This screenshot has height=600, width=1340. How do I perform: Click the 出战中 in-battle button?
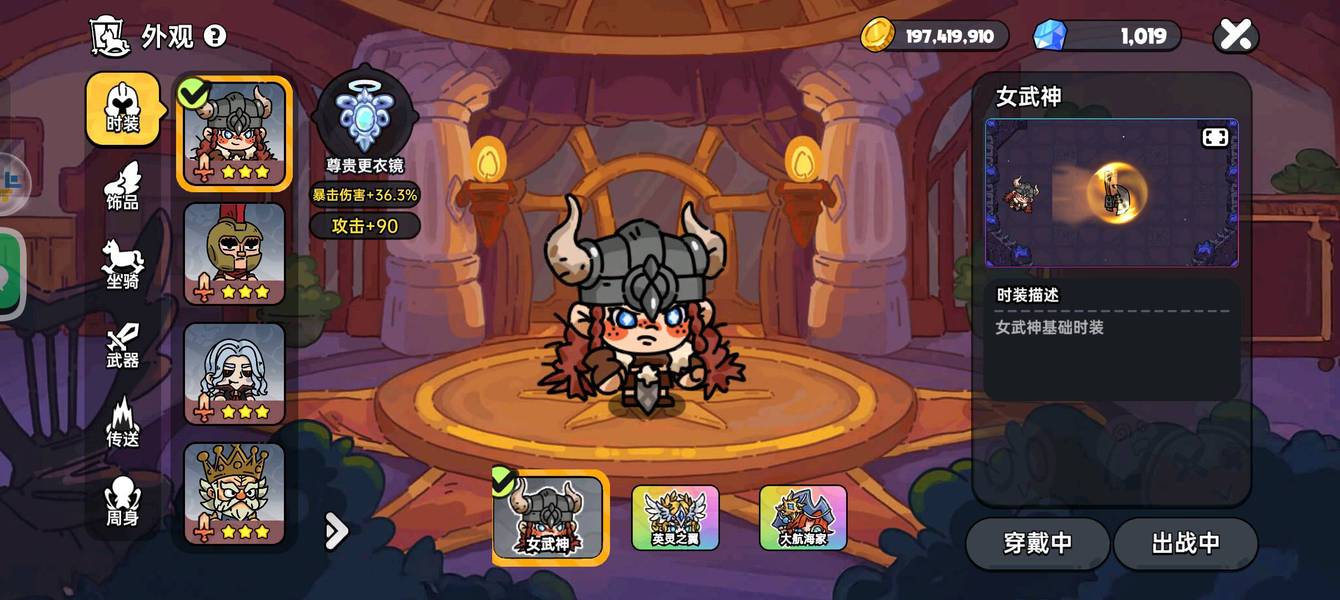(1185, 543)
